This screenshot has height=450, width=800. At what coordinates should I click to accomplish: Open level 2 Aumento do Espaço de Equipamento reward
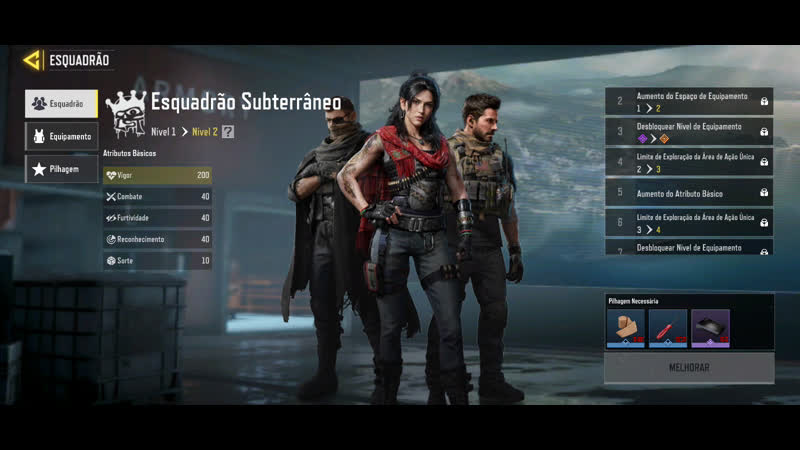click(689, 101)
